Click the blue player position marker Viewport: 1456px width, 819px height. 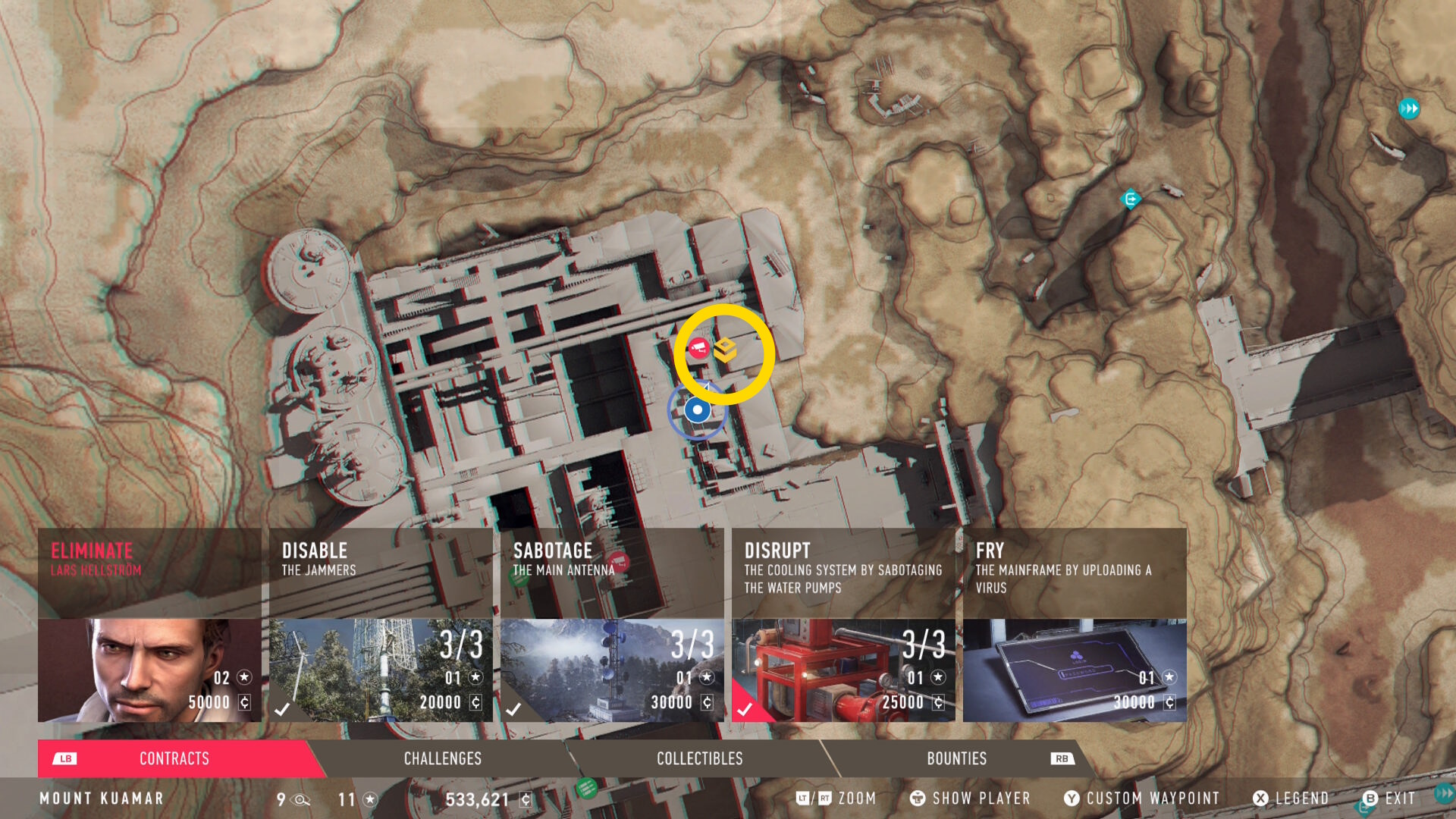697,410
